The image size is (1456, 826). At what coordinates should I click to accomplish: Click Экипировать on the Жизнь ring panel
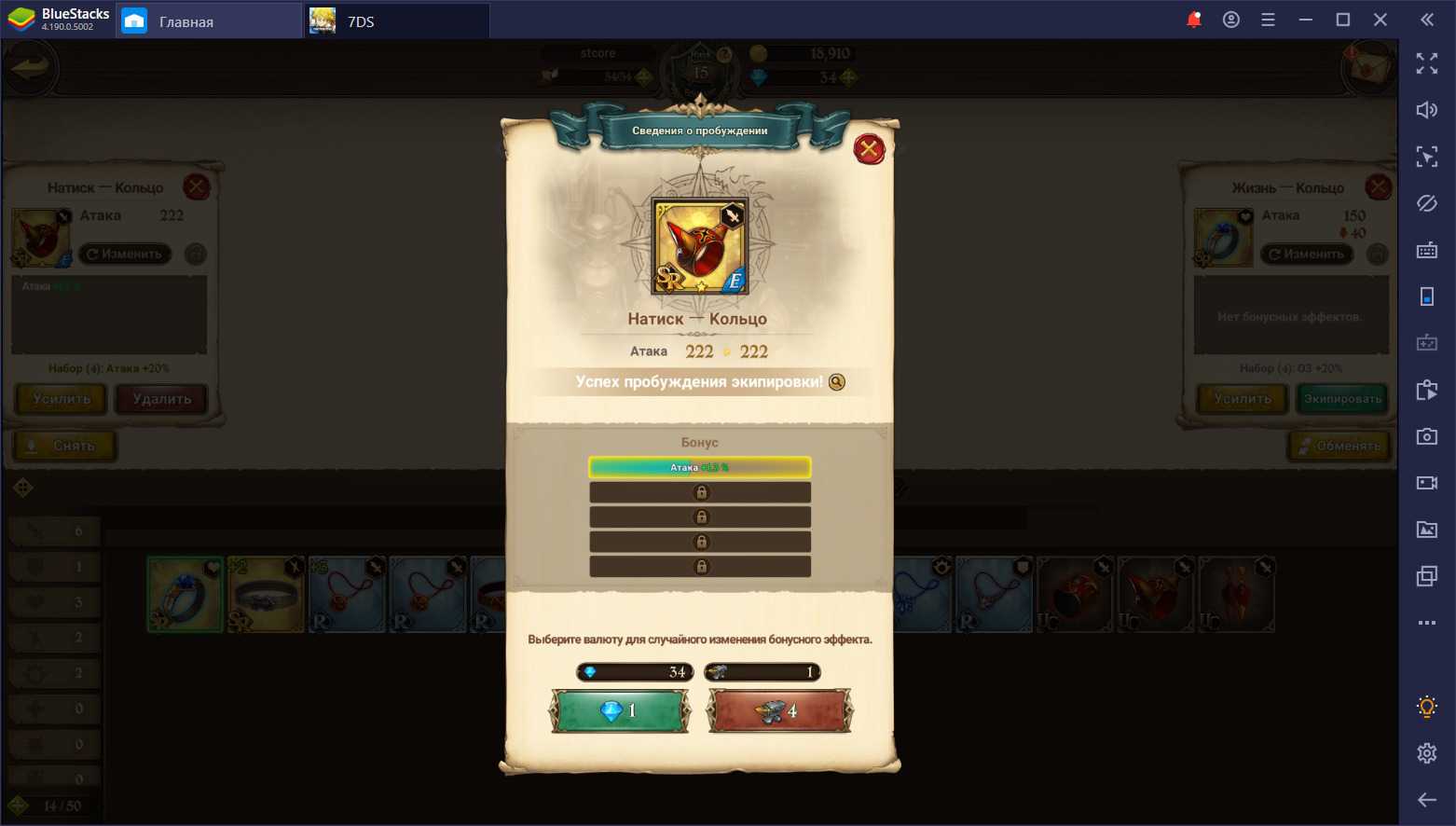[1342, 399]
